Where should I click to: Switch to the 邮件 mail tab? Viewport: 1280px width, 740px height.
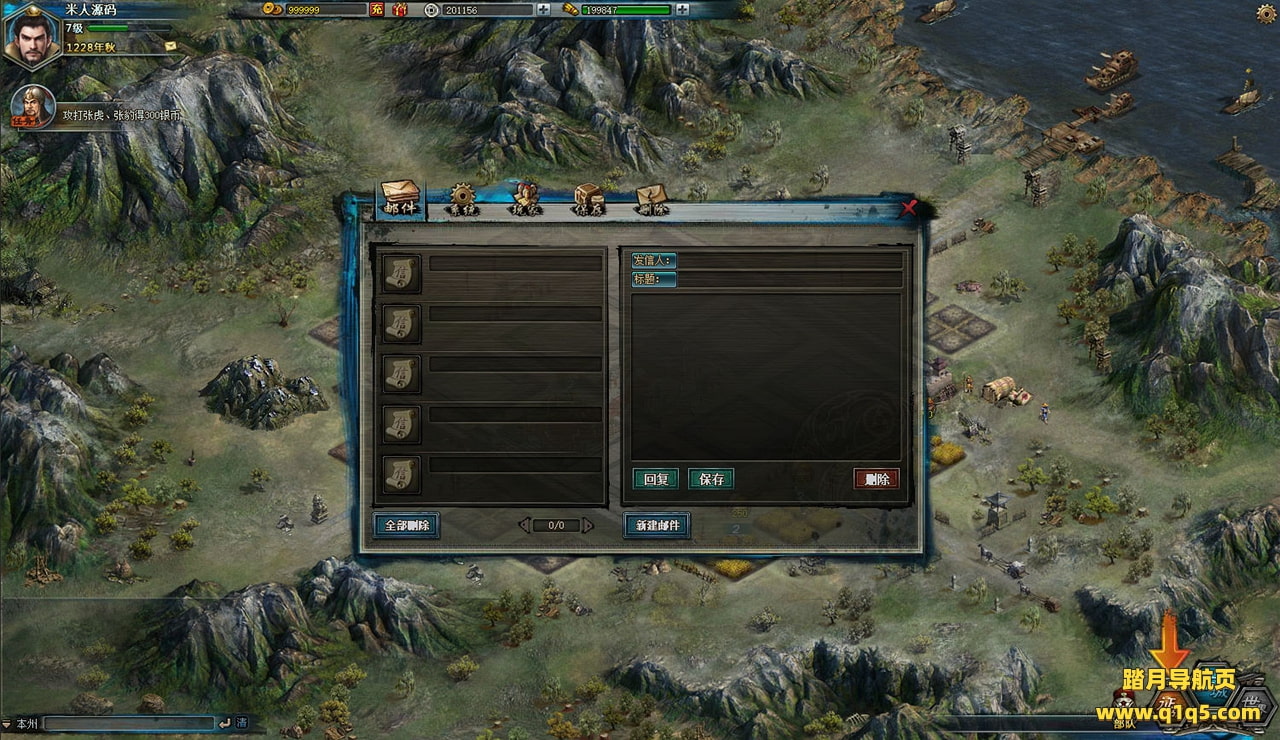point(400,202)
